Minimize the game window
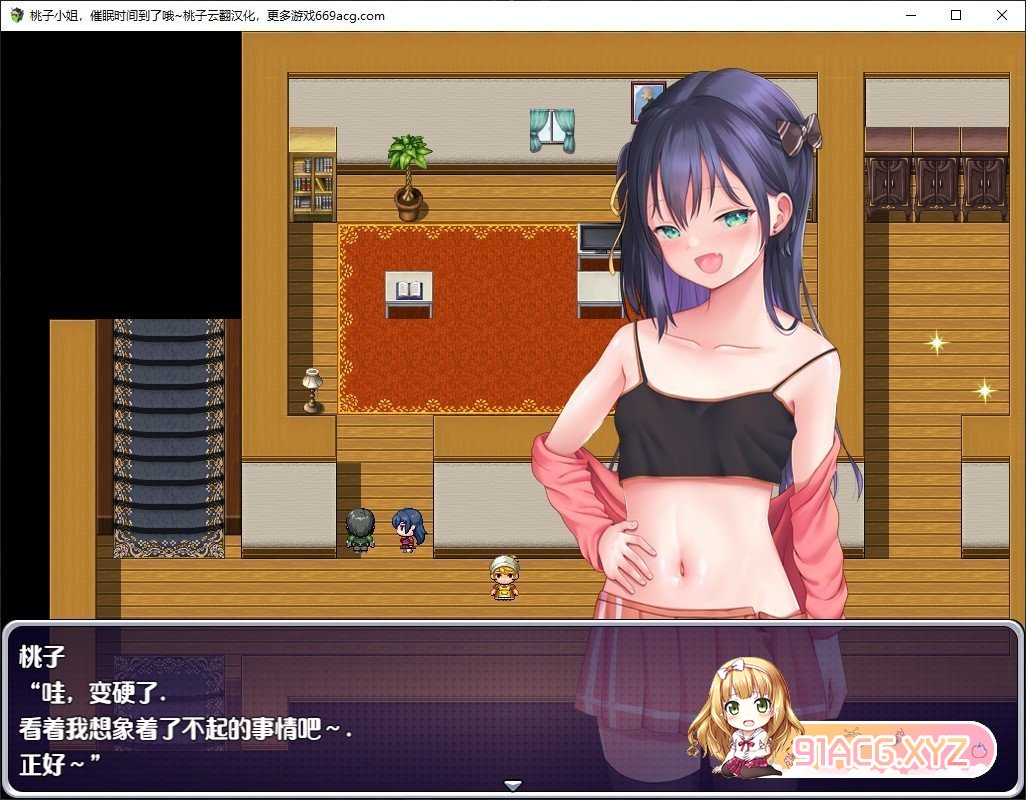1026x800 pixels. pyautogui.click(x=910, y=15)
